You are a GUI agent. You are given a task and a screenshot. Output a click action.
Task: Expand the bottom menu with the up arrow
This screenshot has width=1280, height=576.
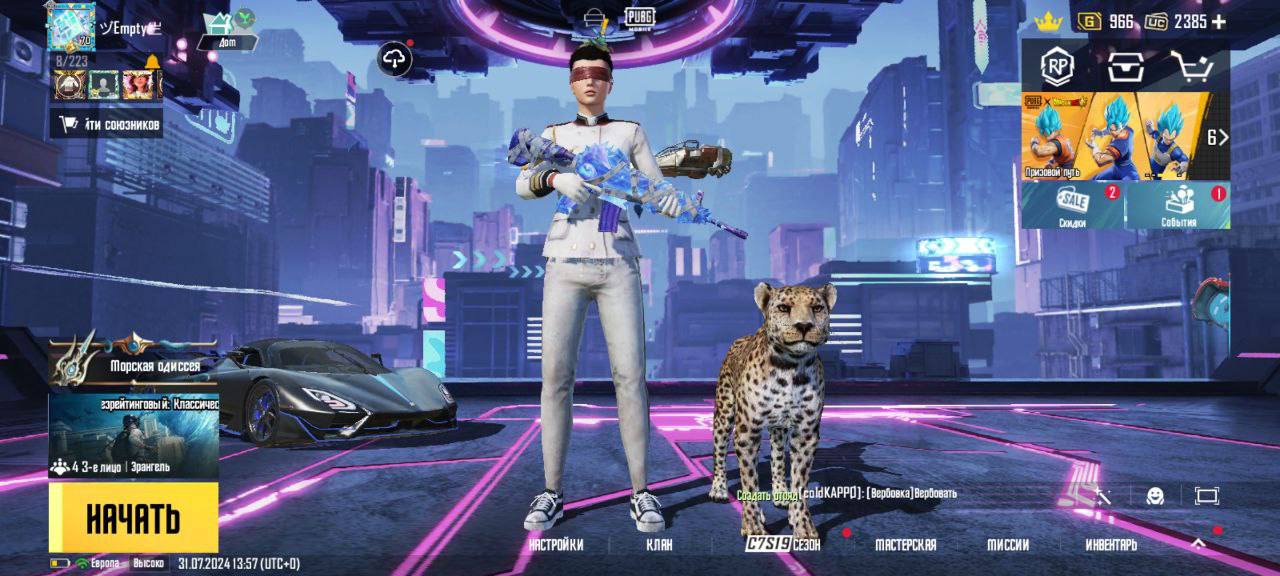tap(1198, 544)
